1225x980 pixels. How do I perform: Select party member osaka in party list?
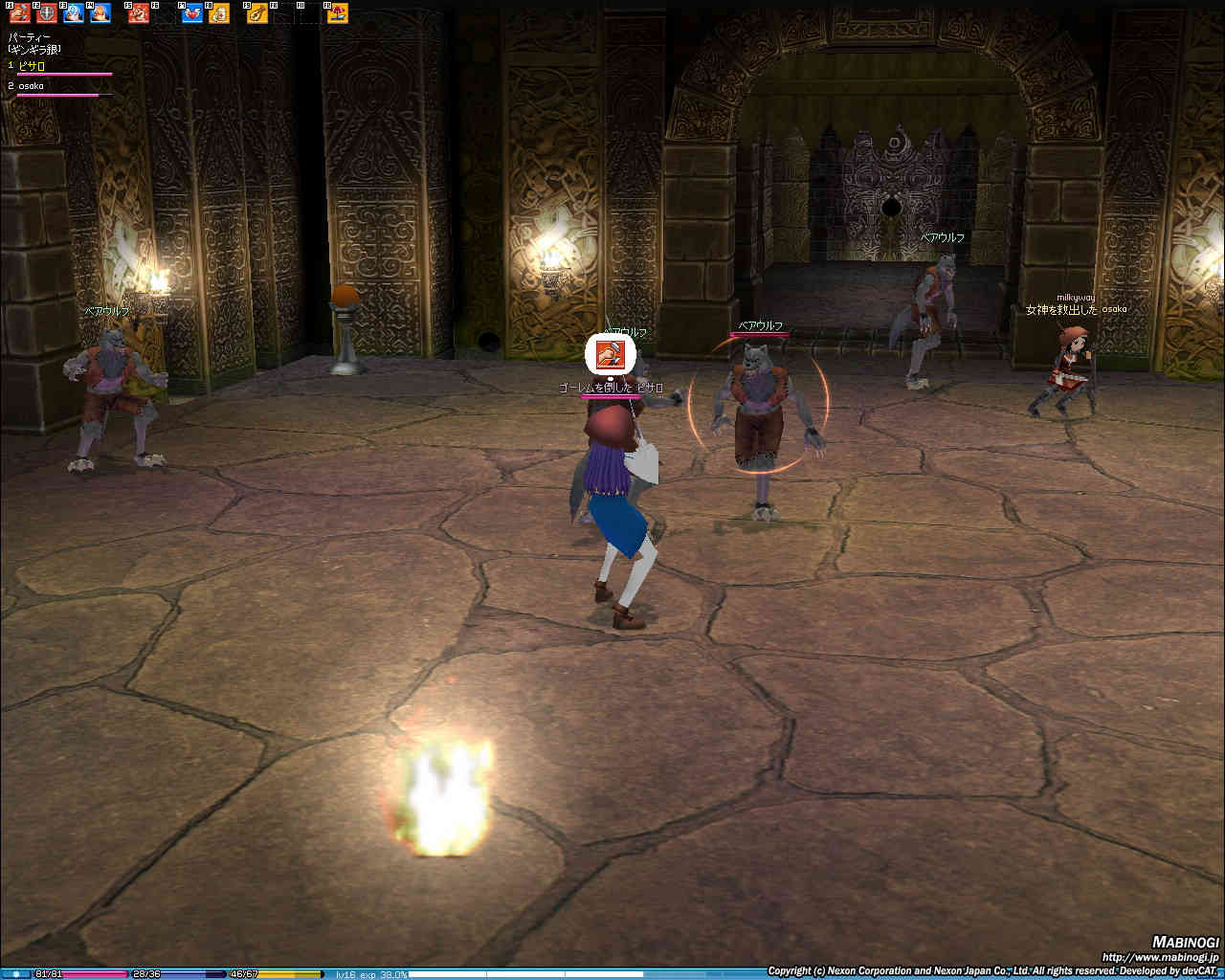pyautogui.click(x=33, y=86)
